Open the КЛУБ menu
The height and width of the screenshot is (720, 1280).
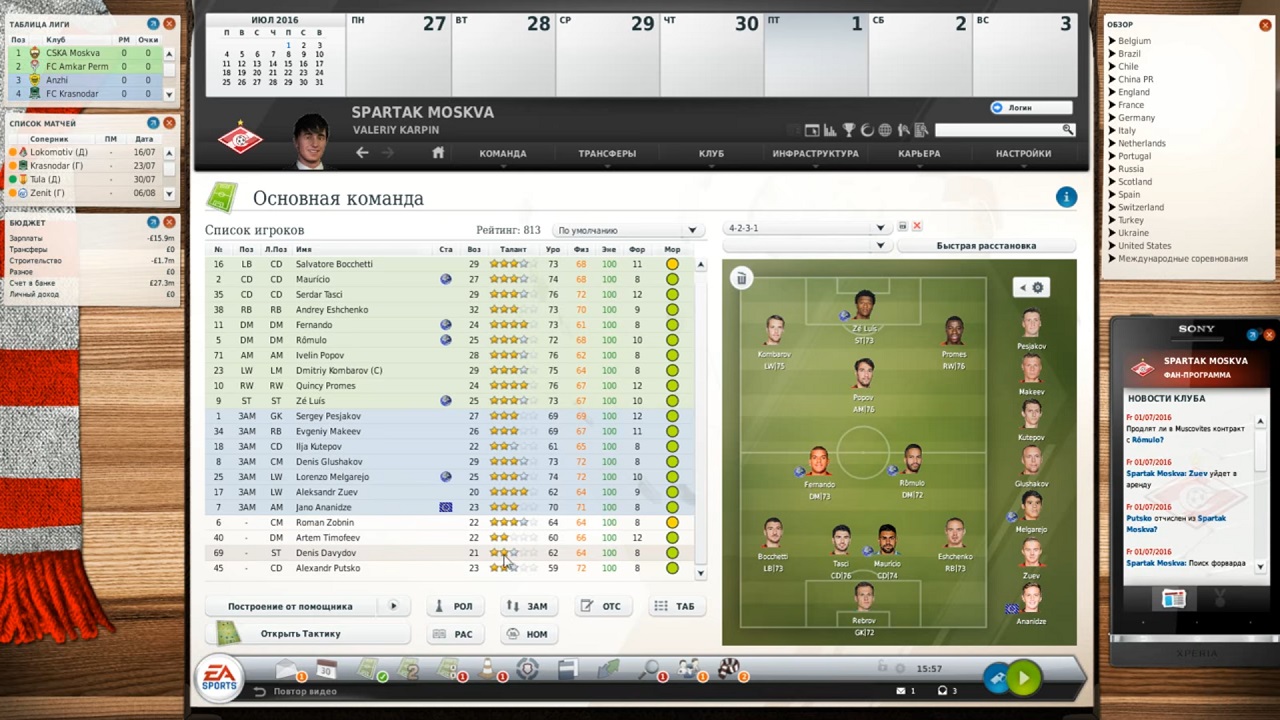click(x=711, y=153)
